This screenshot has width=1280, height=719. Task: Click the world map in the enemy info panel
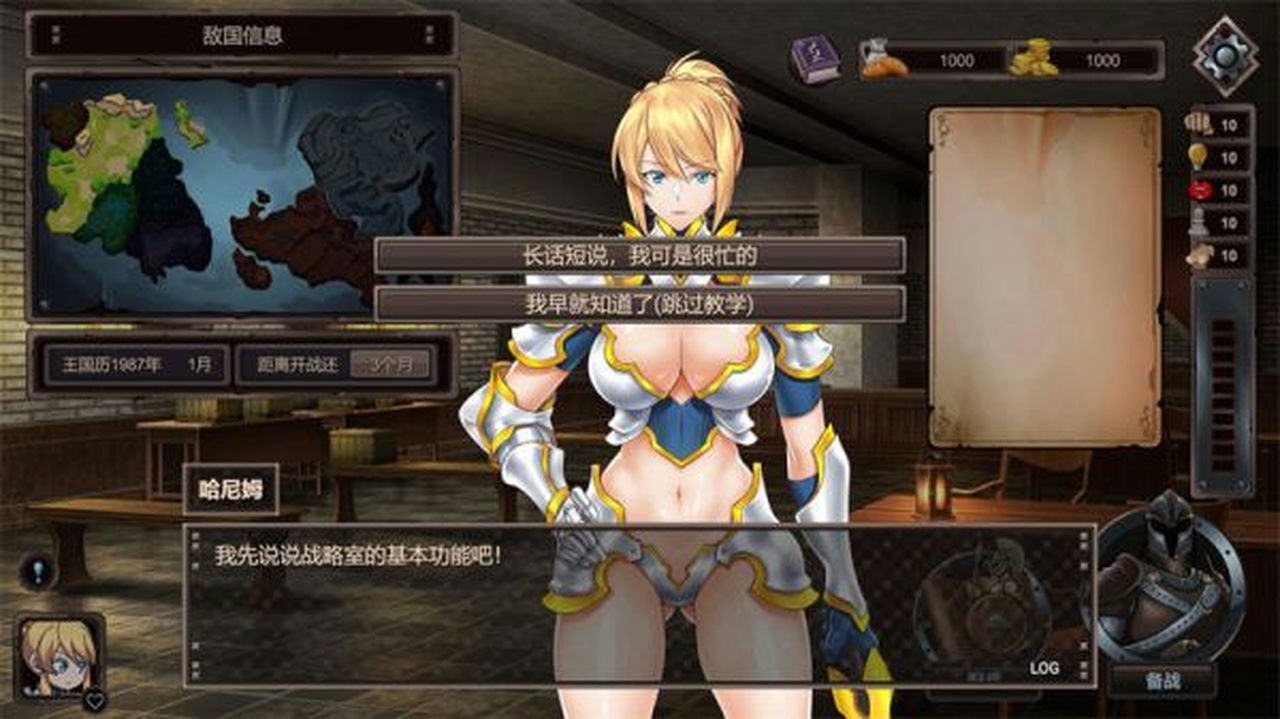242,193
